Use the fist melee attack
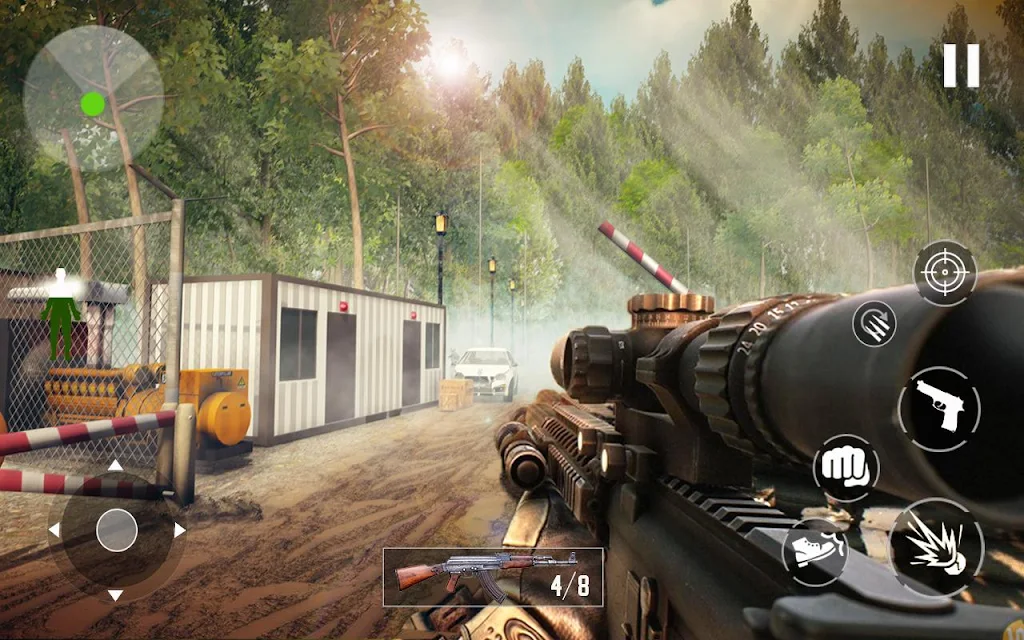 pyautogui.click(x=846, y=467)
